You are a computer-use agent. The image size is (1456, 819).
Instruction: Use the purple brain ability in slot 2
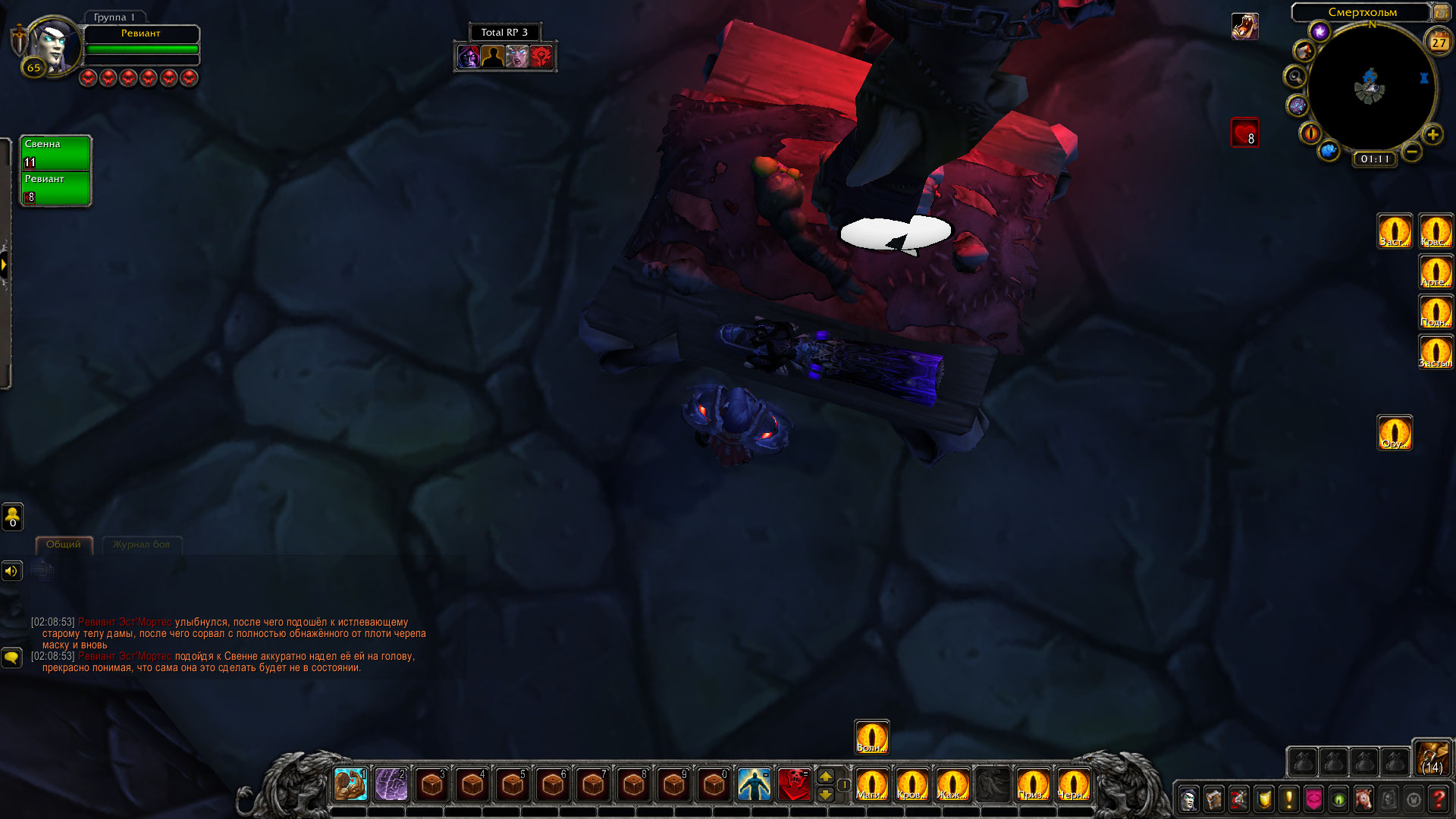pos(391,784)
